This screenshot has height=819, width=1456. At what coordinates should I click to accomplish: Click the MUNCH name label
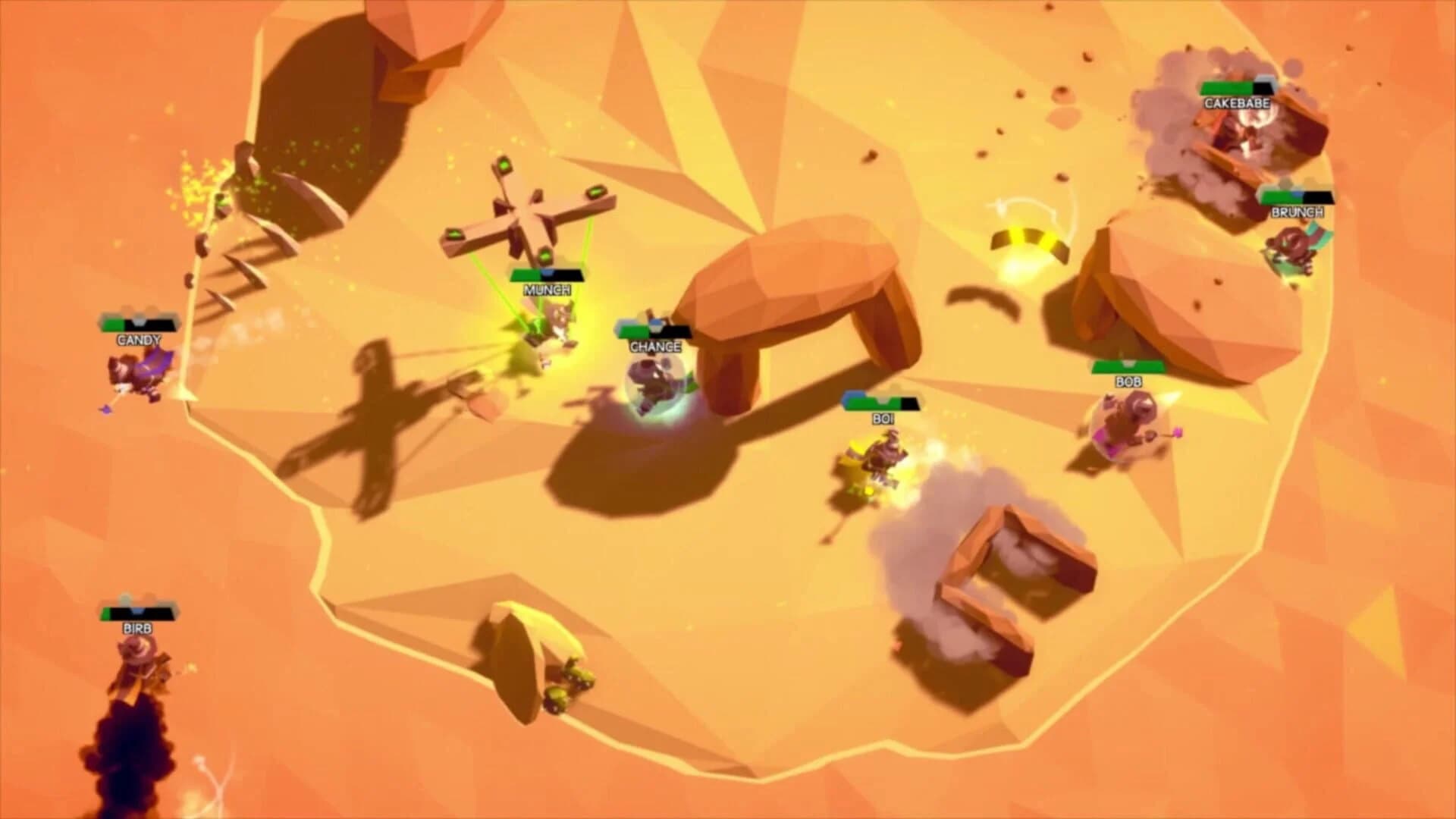pyautogui.click(x=548, y=289)
